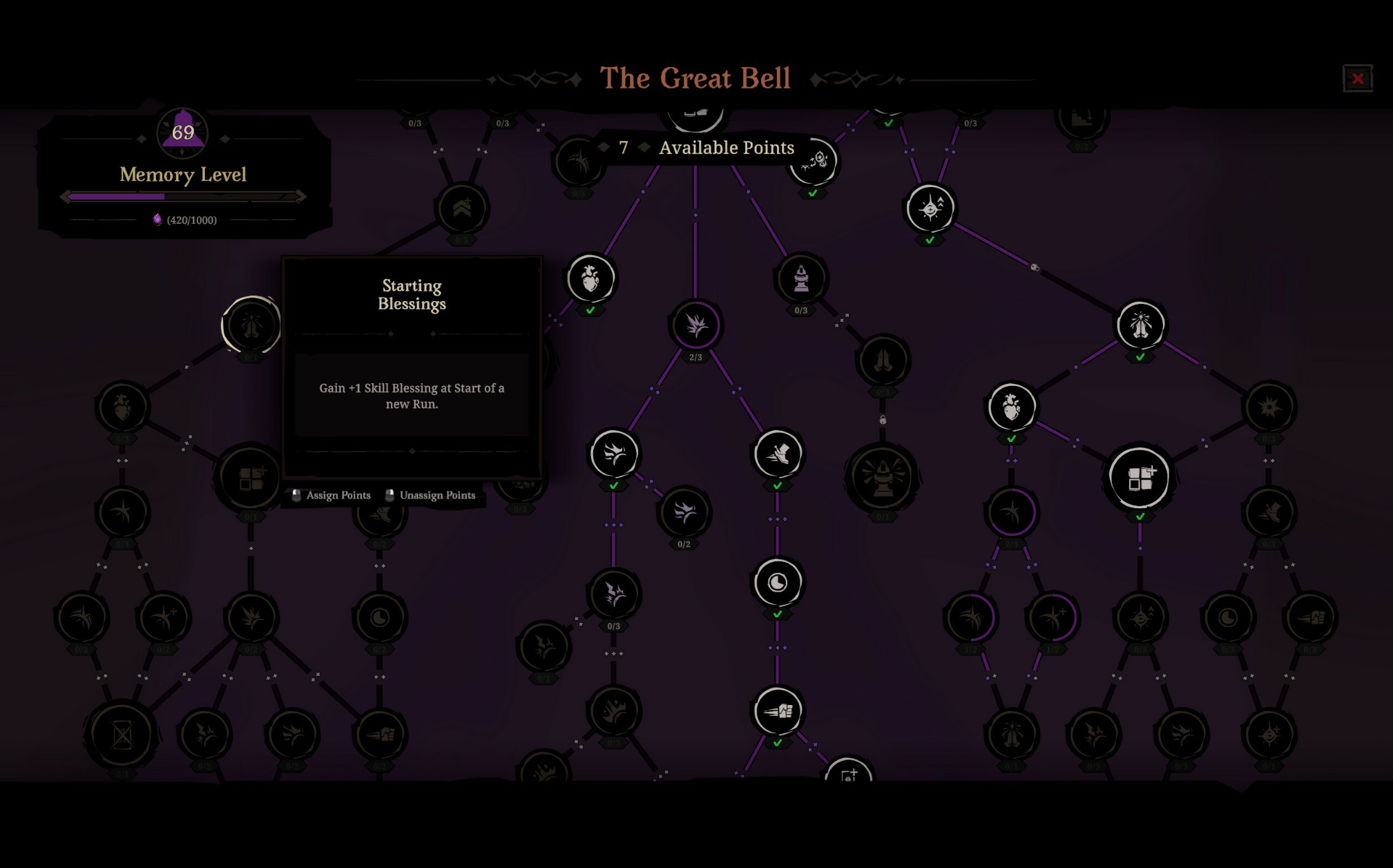Click the checkmark under the praying hands node
Image resolution: width=1393 pixels, height=868 pixels.
click(1140, 358)
